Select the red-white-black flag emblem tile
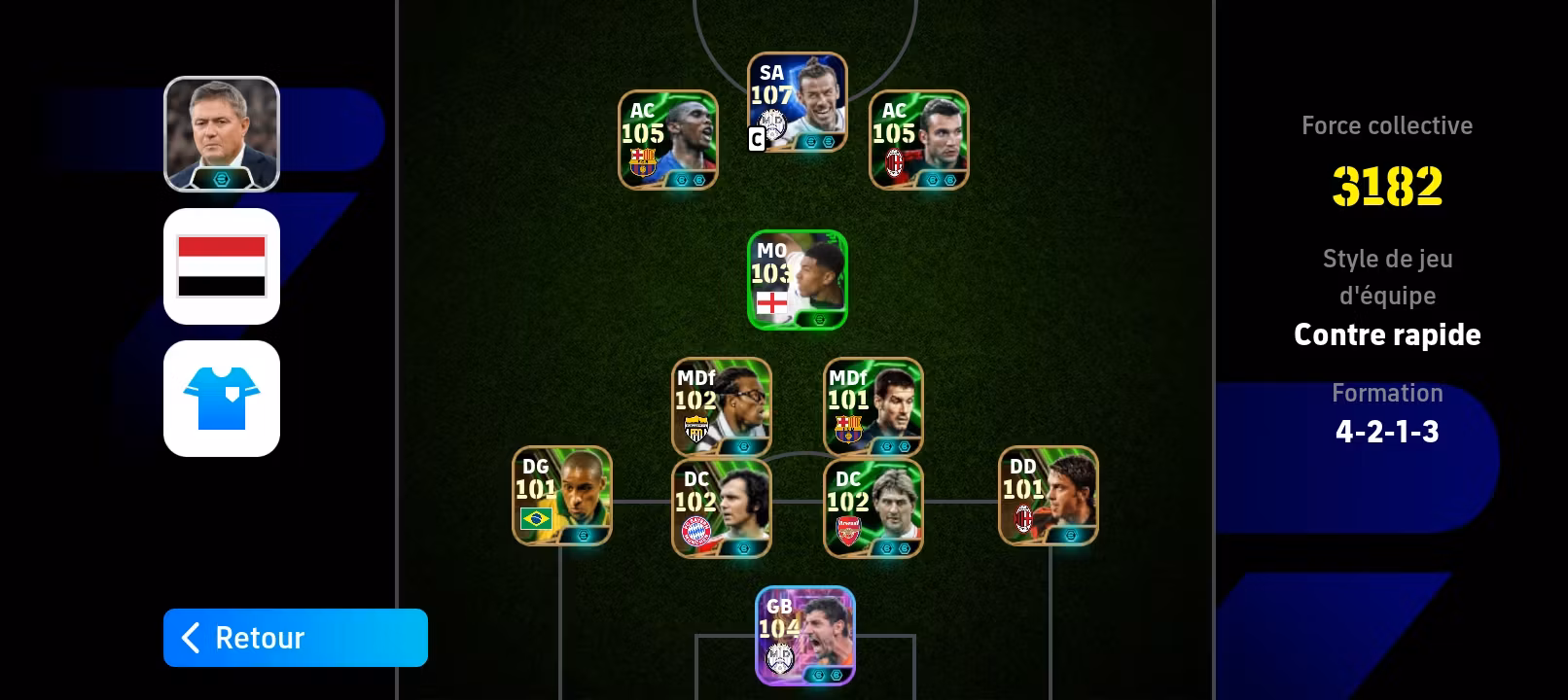Viewport: 1568px width, 700px height. coord(222,266)
